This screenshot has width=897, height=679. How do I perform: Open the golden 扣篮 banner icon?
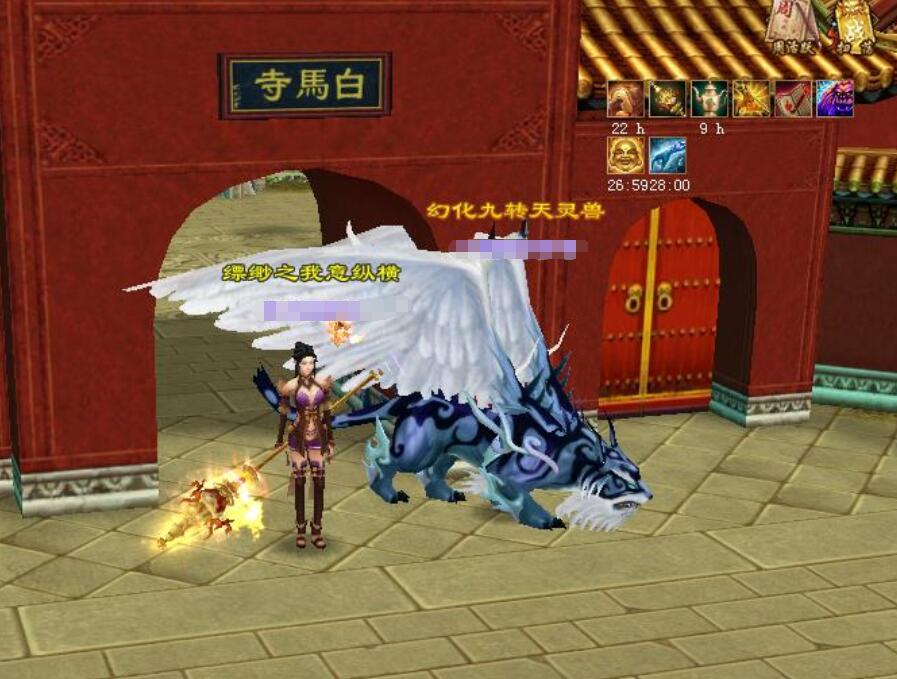pyautogui.click(x=854, y=26)
